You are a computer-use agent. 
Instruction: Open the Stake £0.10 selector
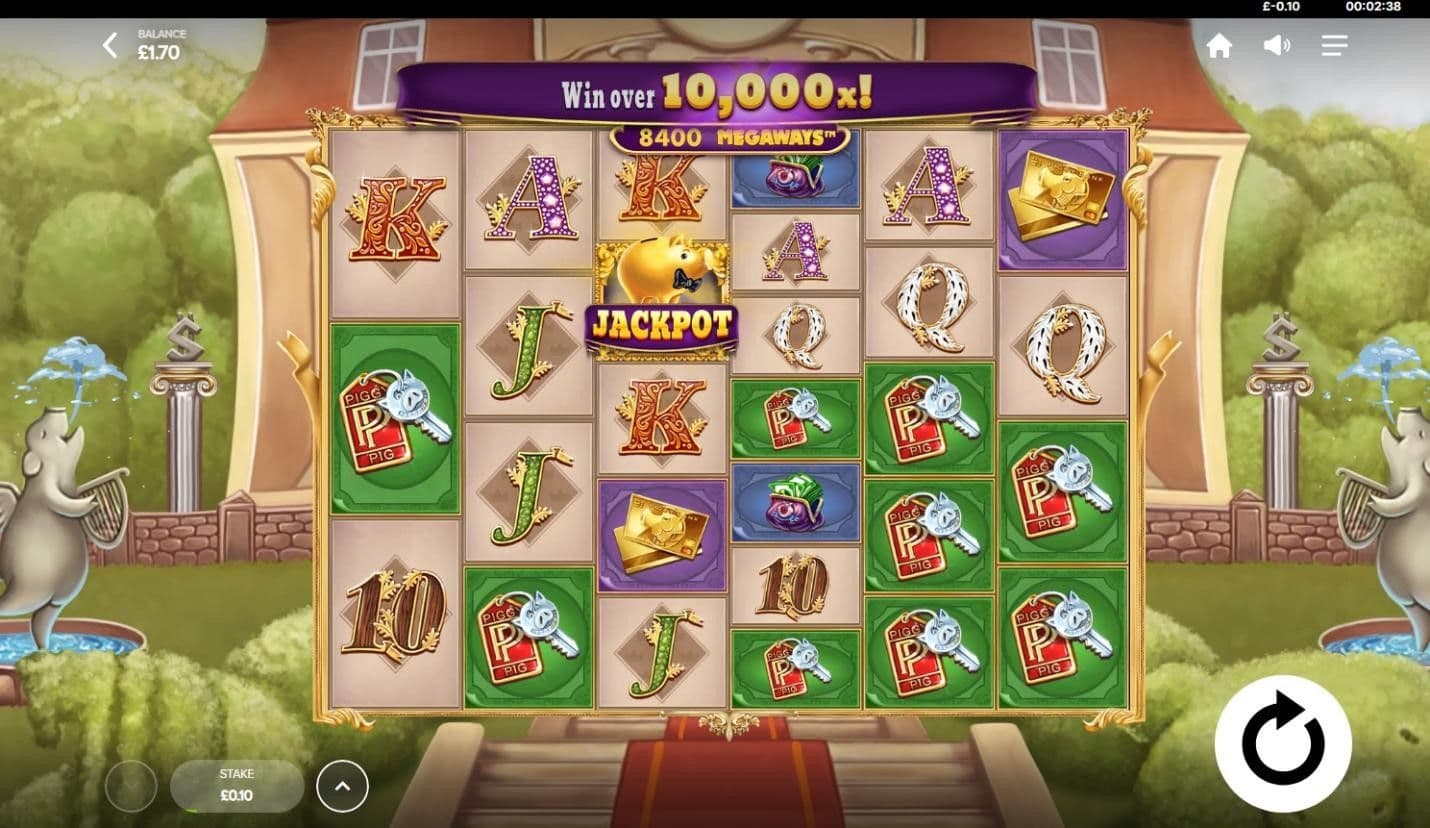pos(237,786)
